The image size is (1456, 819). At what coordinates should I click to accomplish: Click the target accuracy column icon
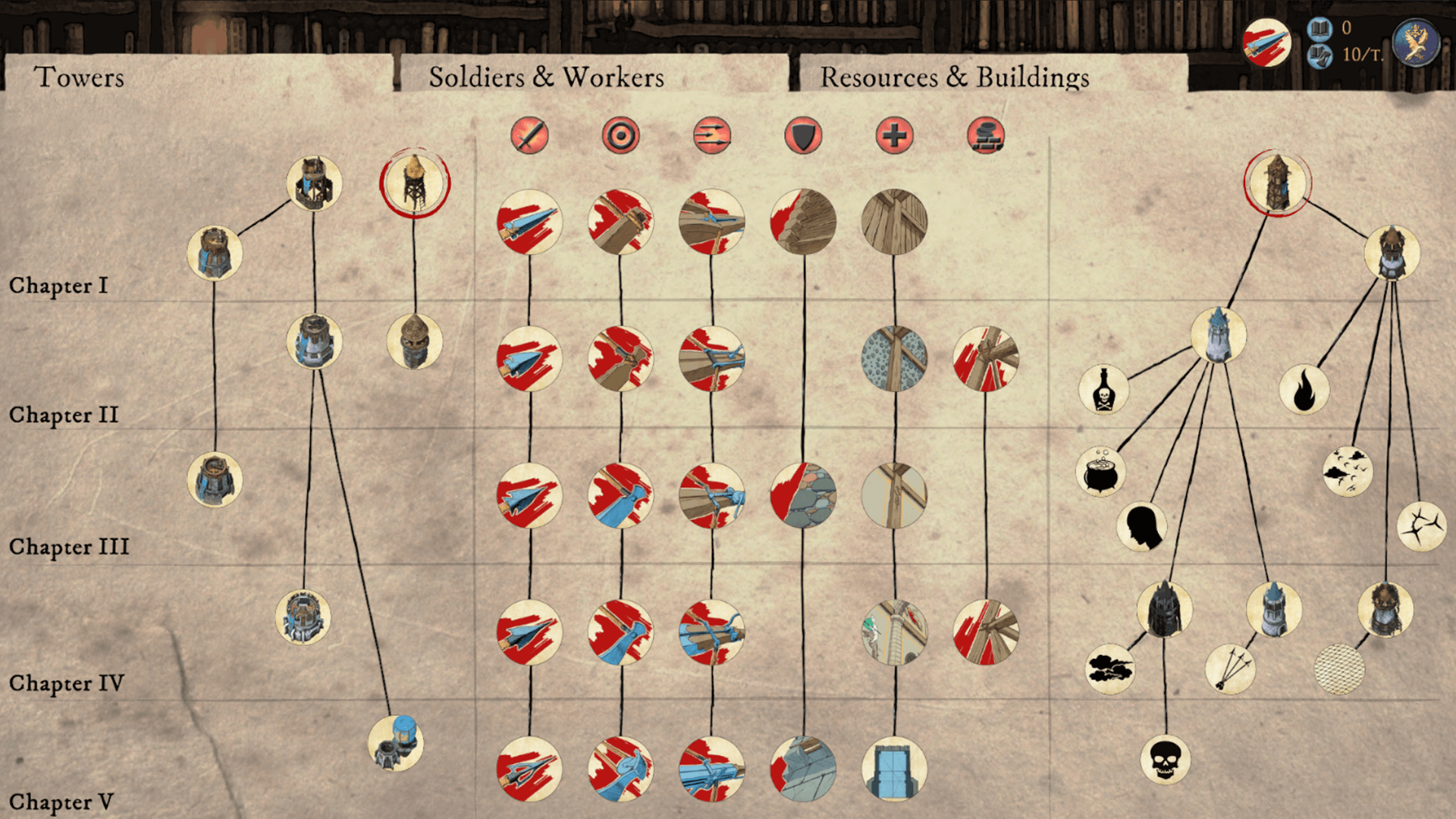point(621,136)
